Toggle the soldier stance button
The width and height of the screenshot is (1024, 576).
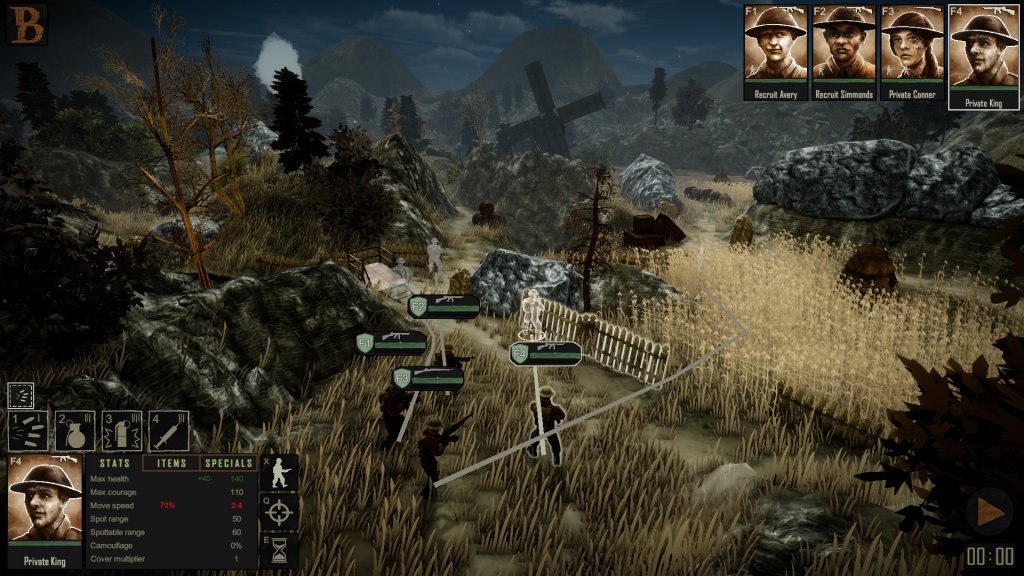pyautogui.click(x=279, y=474)
